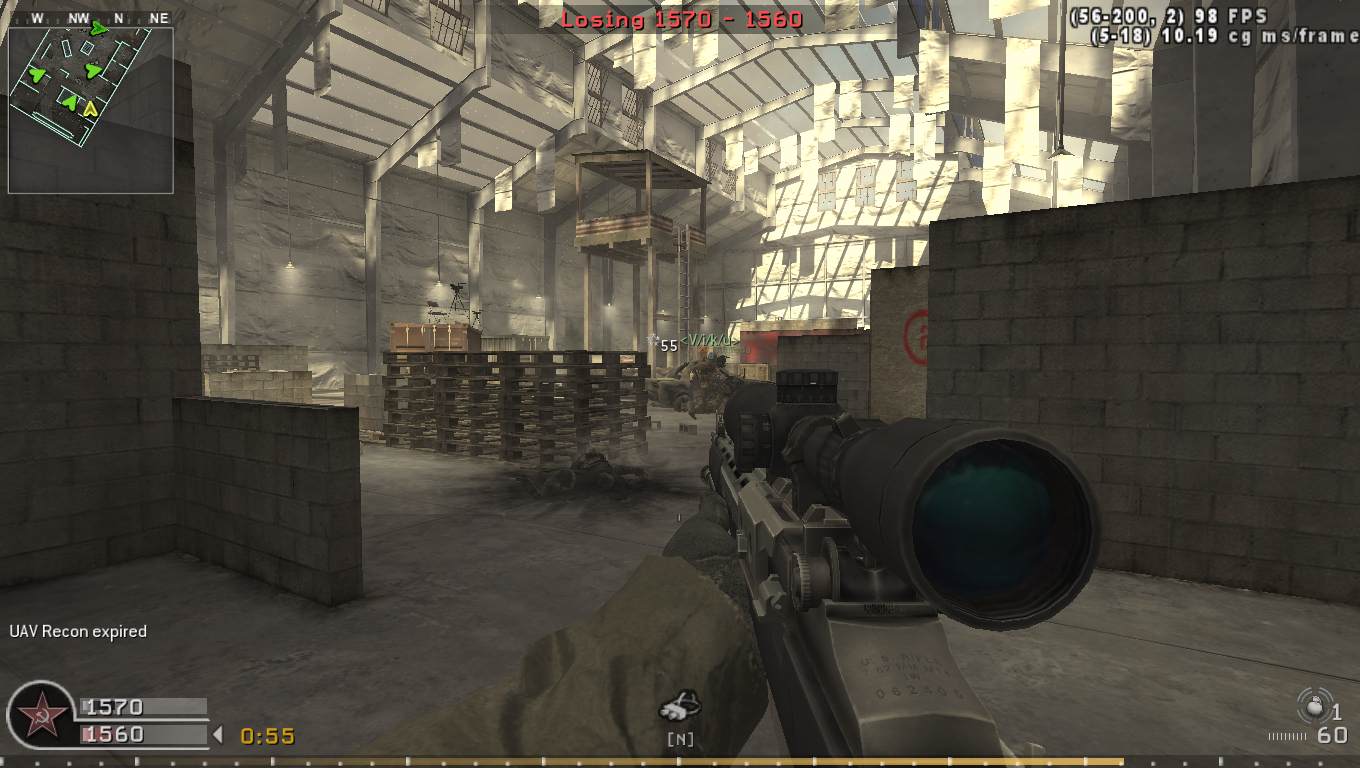Click the grenade count number 1
Viewport: 1360px width, 768px height.
pyautogui.click(x=1337, y=713)
